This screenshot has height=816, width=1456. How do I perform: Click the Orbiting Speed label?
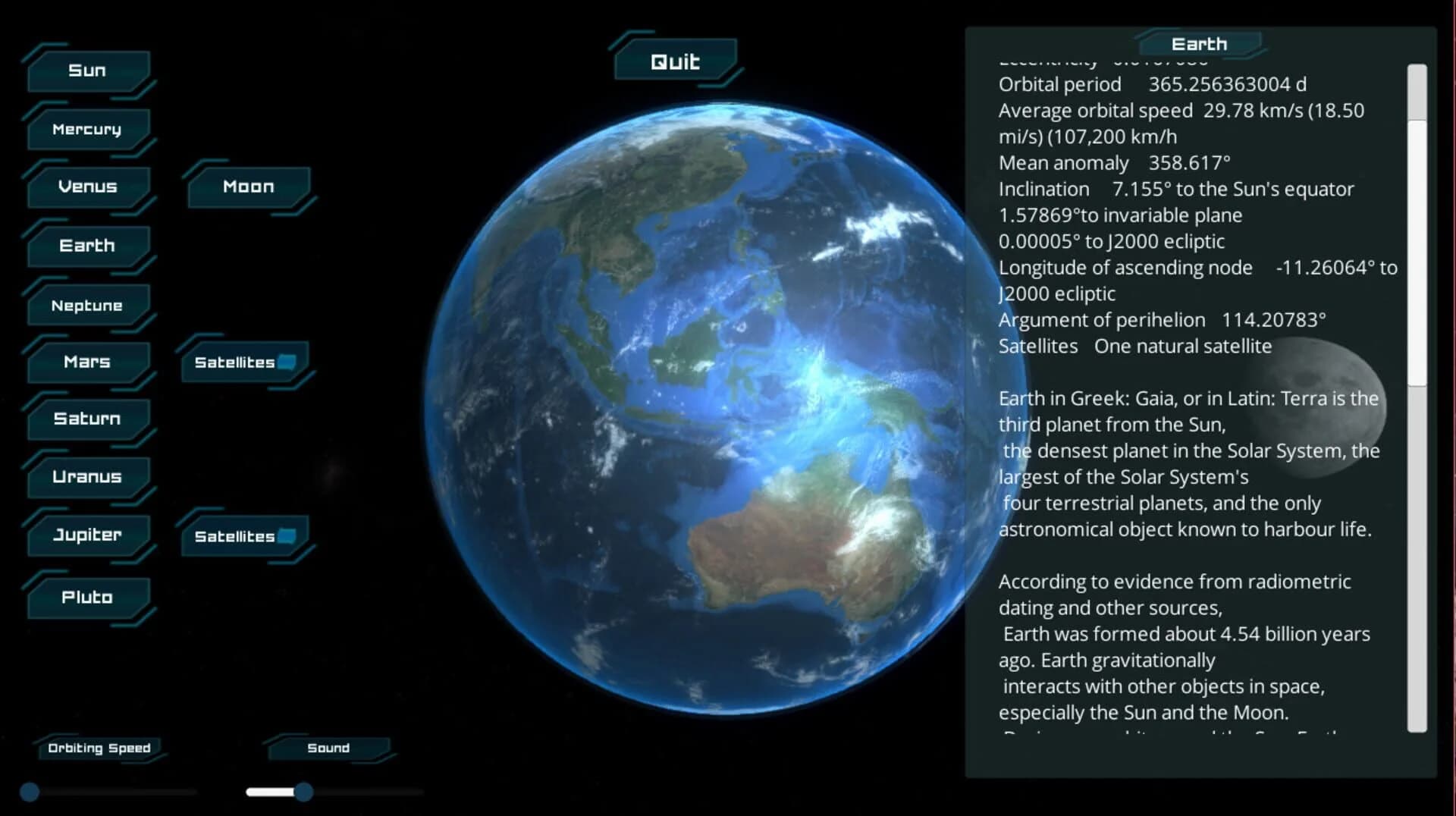[99, 748]
